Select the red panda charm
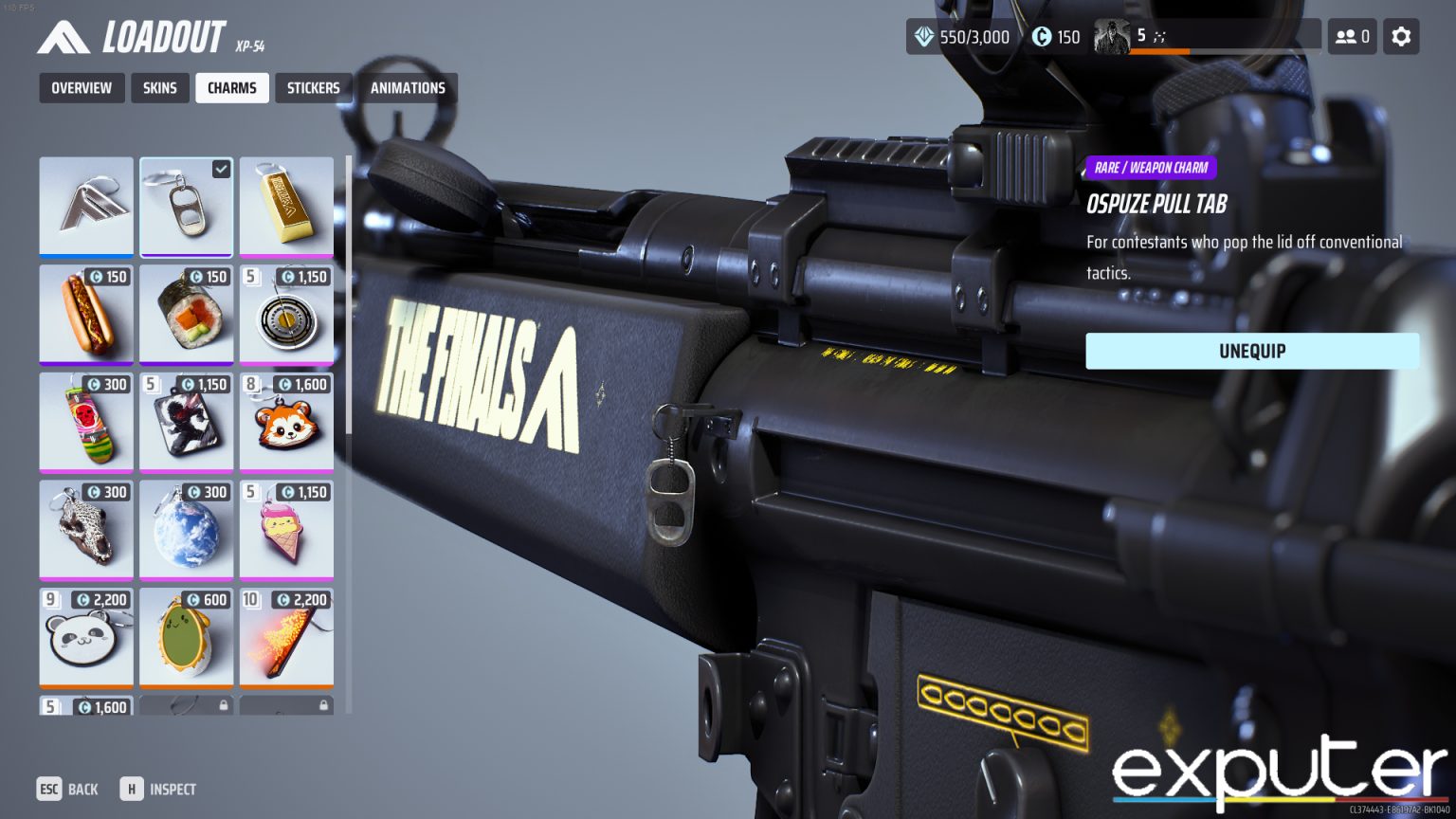Image resolution: width=1456 pixels, height=819 pixels. 286,422
